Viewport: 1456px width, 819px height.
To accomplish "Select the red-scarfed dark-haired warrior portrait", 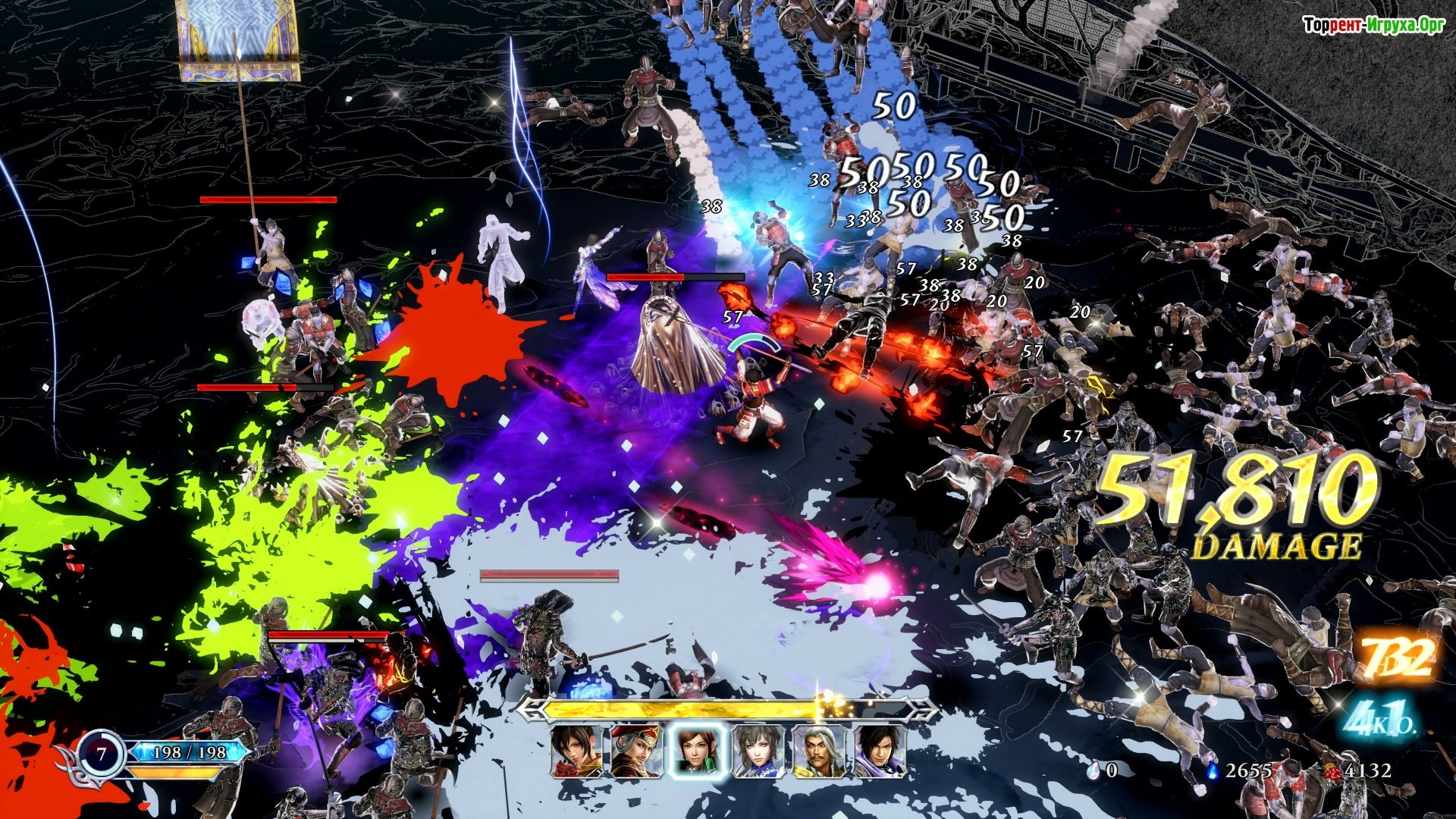I will tap(576, 751).
